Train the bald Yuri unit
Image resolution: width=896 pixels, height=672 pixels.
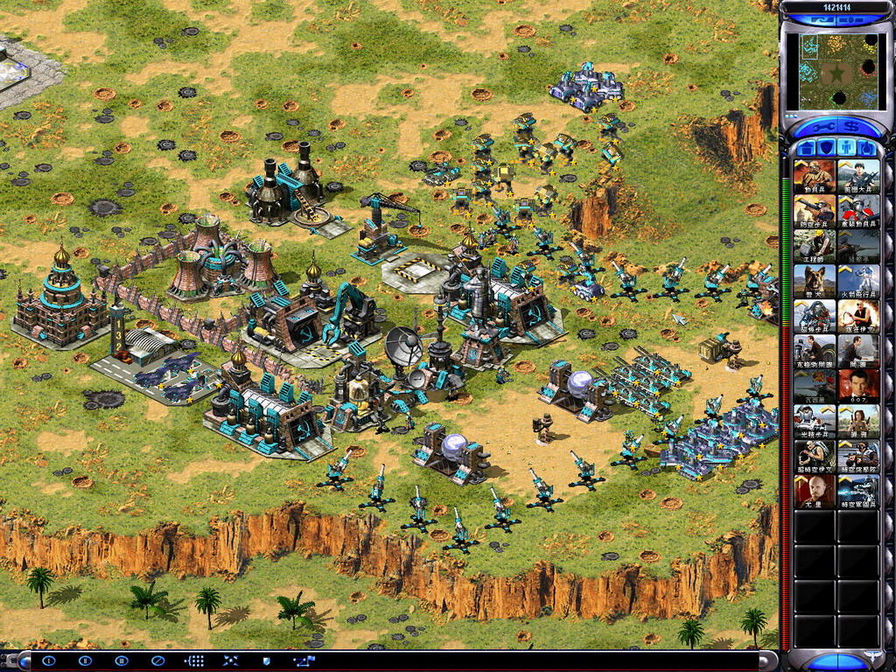[x=814, y=492]
